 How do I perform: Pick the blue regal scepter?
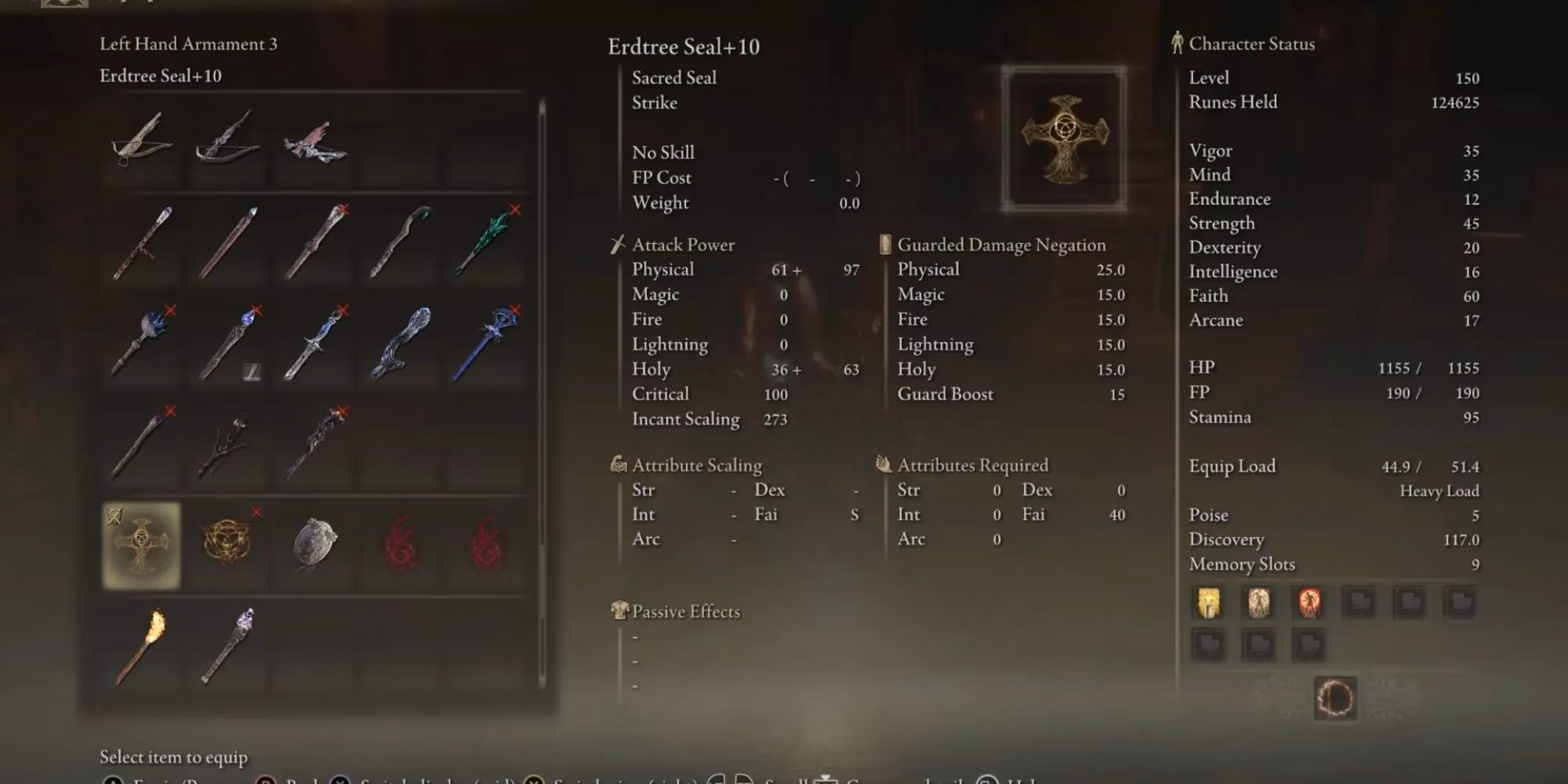pos(486,343)
